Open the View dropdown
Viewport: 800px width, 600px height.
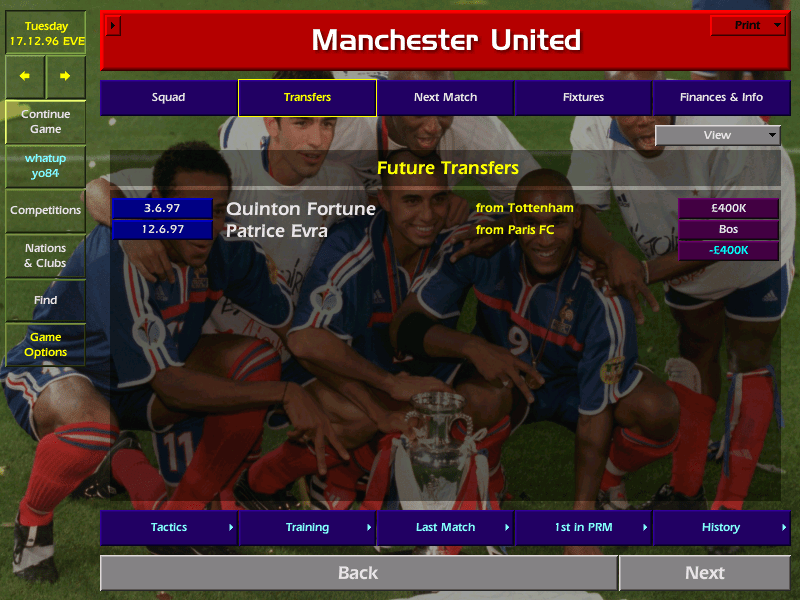click(x=717, y=135)
